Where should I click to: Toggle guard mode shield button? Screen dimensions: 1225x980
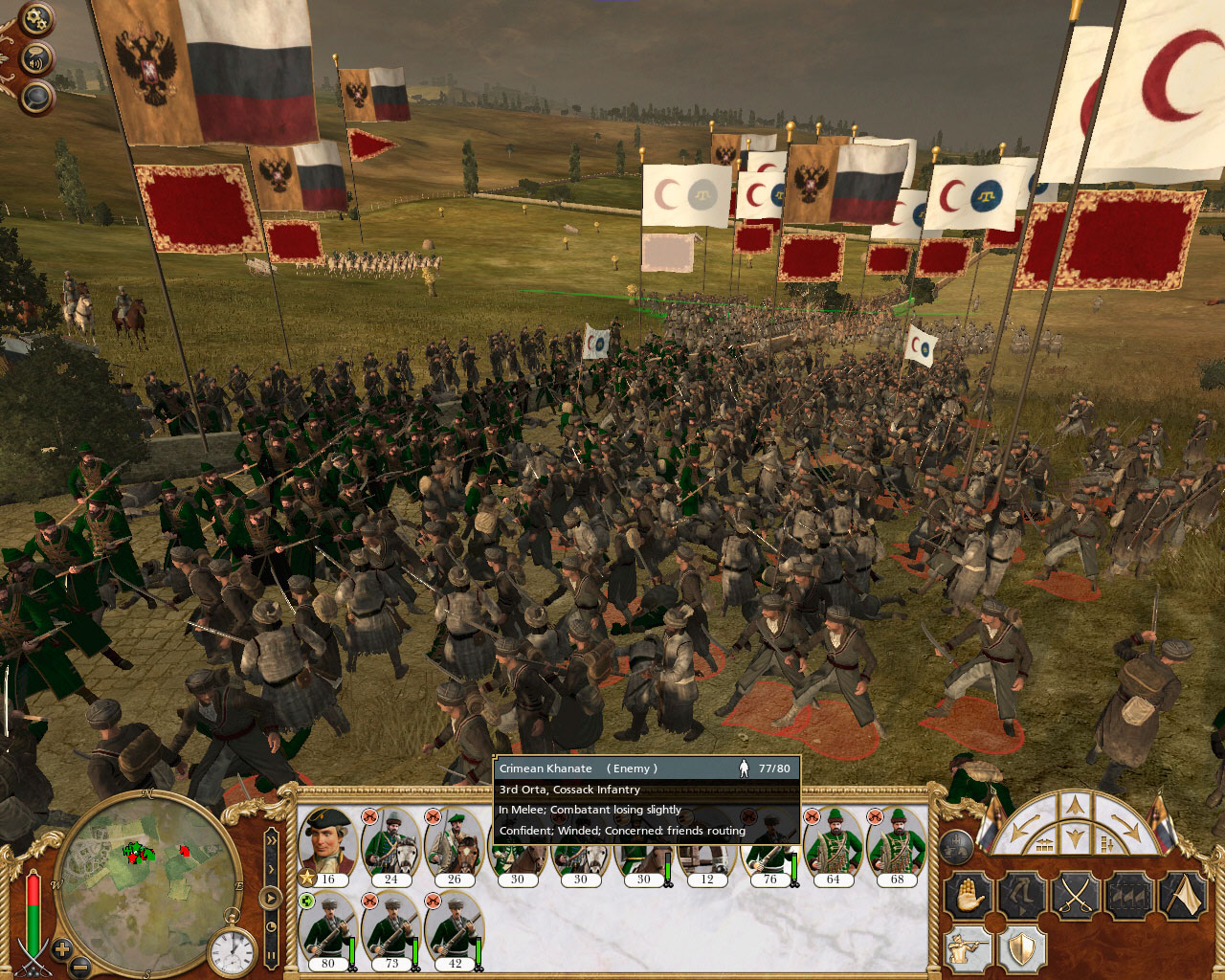(1022, 949)
